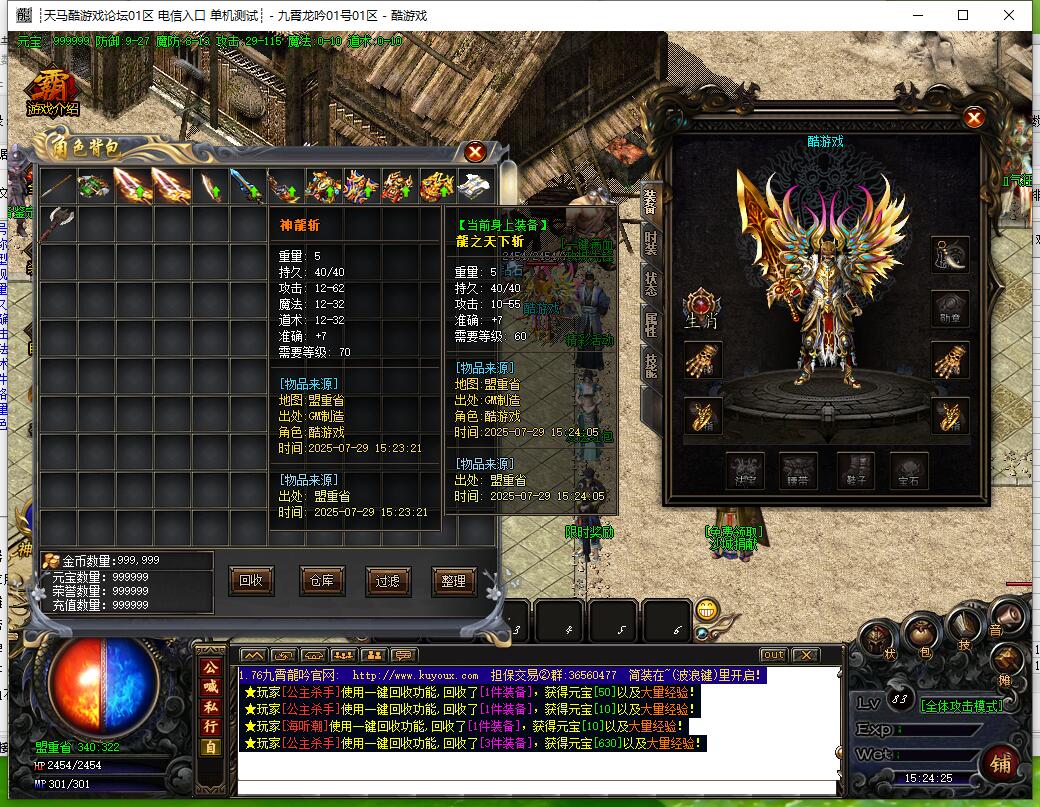Image resolution: width=1040 pixels, height=807 pixels.
Task: Select the 喊 shout chat channel
Action: click(x=210, y=686)
